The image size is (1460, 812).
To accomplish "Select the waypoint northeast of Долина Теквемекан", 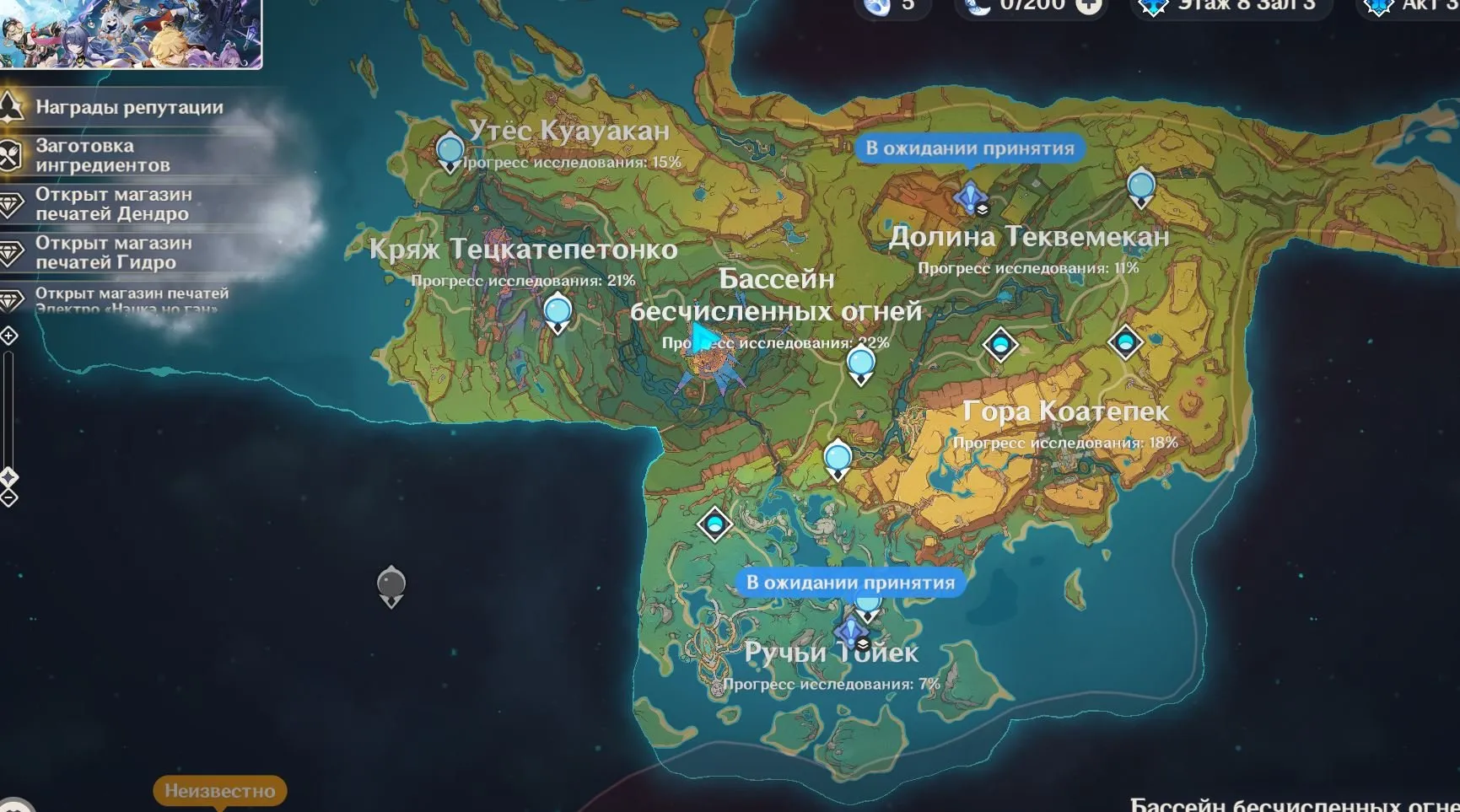I will [1140, 186].
